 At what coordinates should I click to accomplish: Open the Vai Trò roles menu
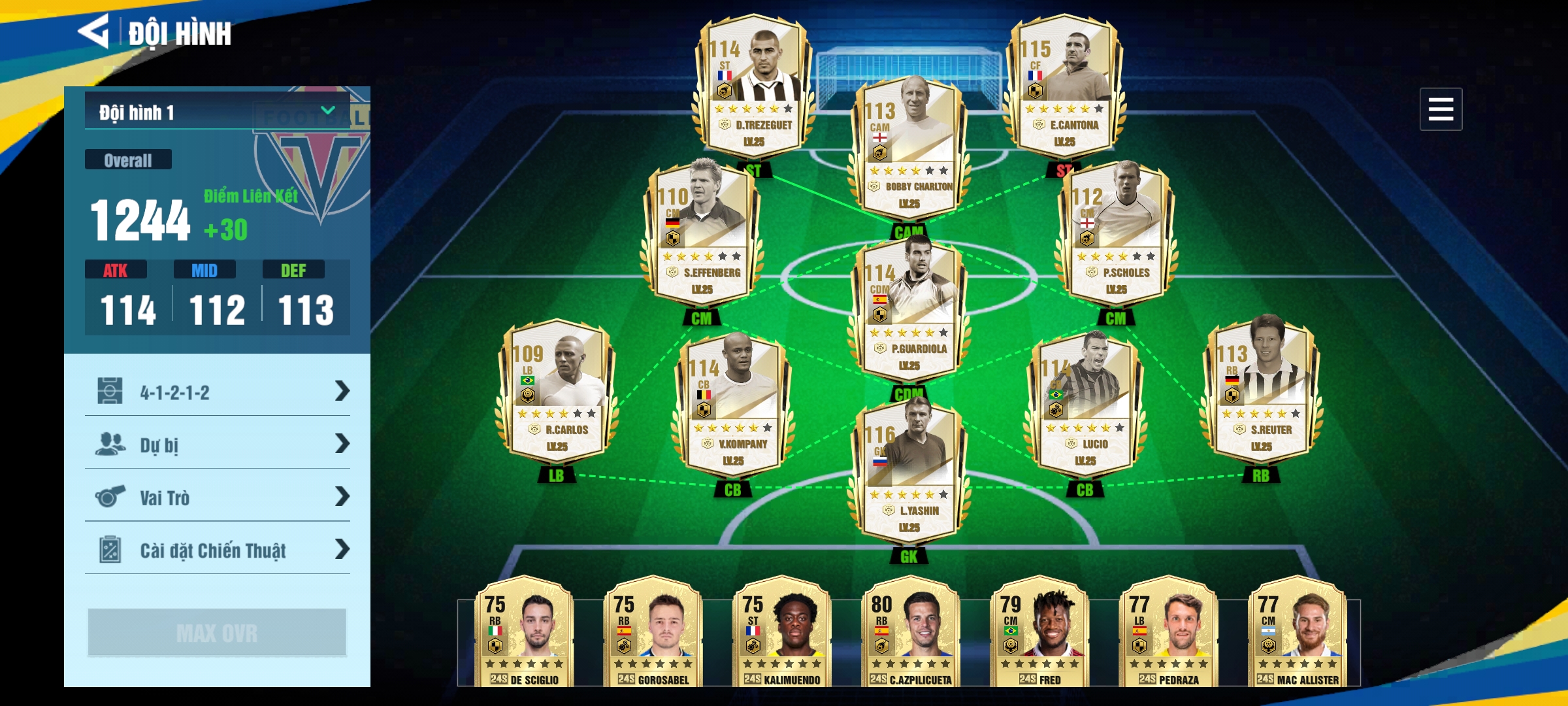218,497
